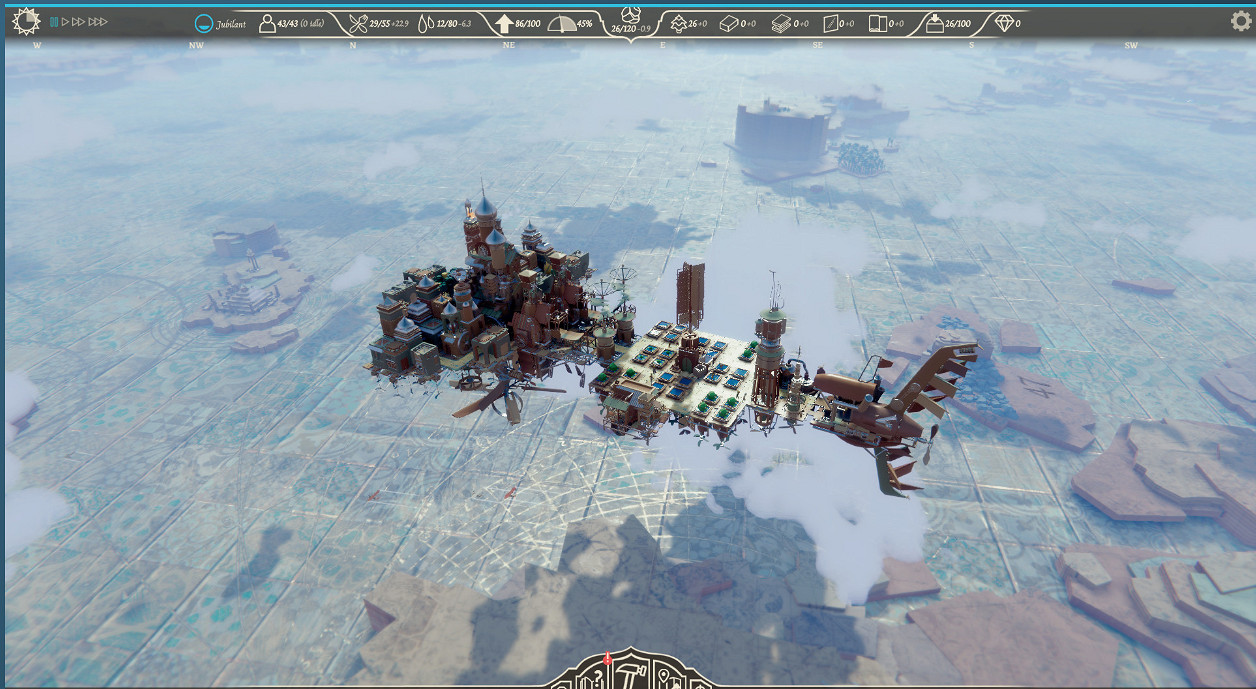Set game to double-arrow fast speed
1256x689 pixels.
point(79,21)
